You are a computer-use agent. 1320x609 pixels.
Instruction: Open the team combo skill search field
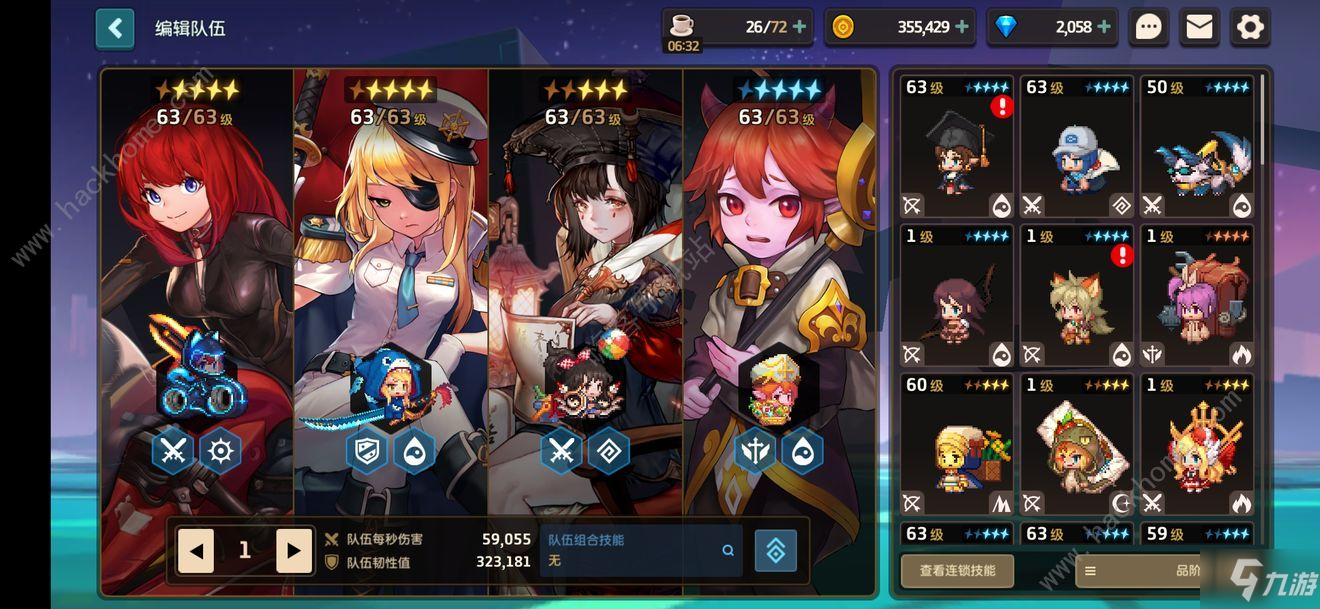[641, 550]
